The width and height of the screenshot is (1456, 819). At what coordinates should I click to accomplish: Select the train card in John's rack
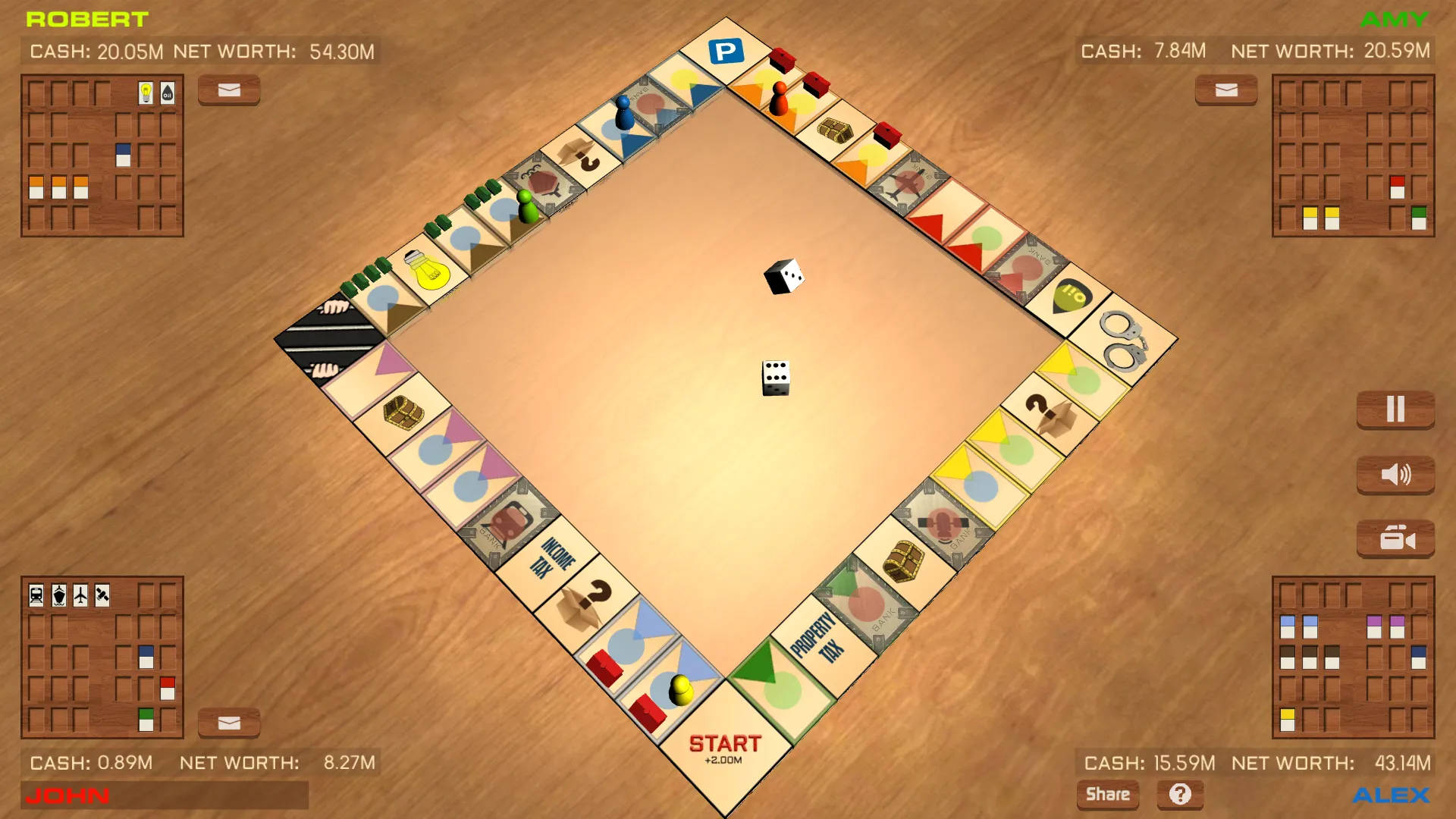[x=36, y=595]
